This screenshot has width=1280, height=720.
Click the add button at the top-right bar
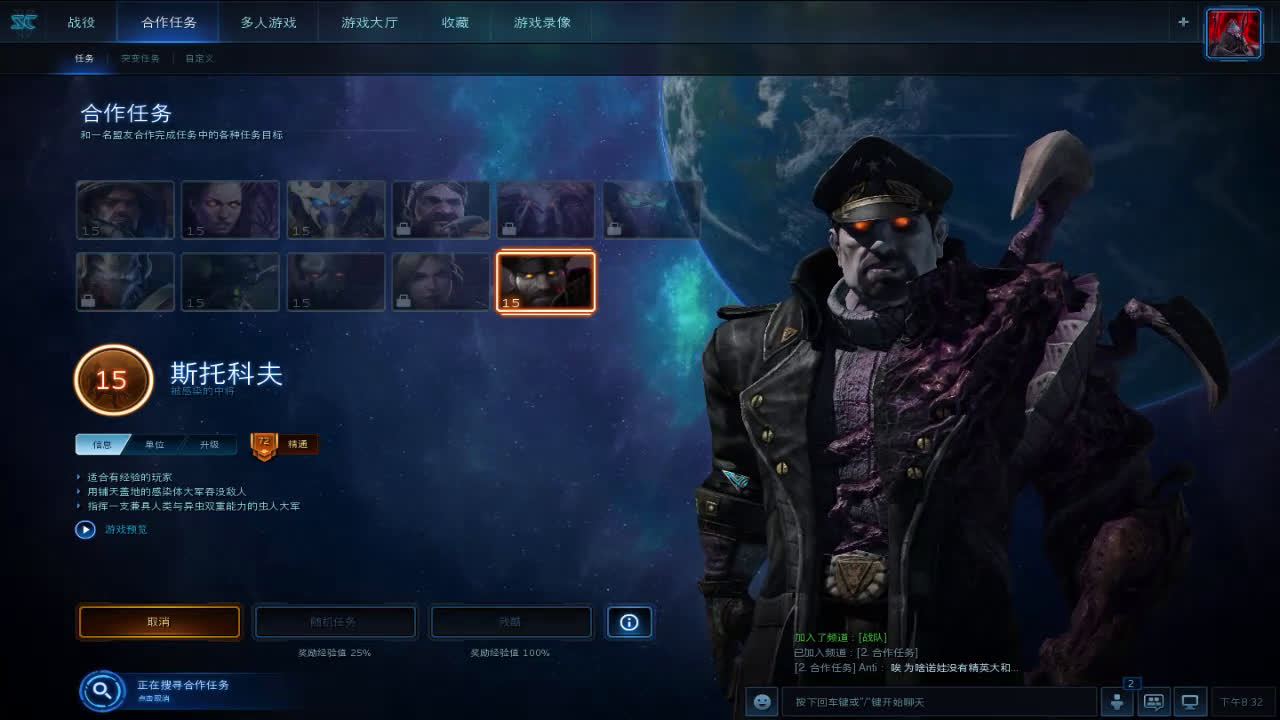pyautogui.click(x=1182, y=21)
